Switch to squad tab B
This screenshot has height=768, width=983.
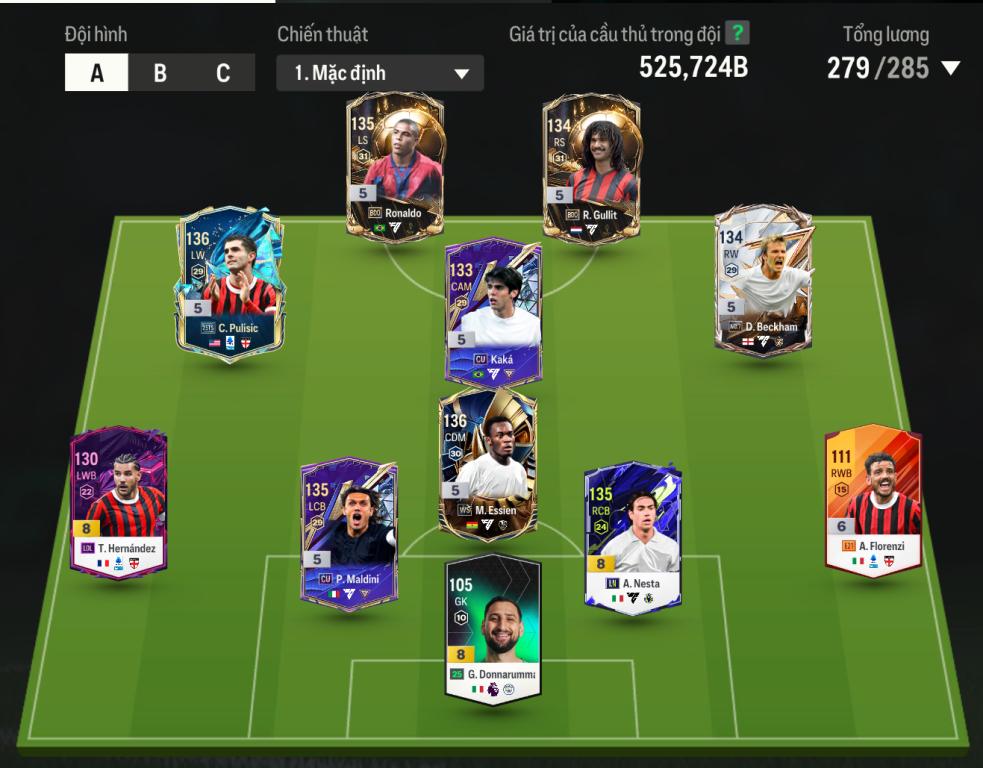(160, 73)
